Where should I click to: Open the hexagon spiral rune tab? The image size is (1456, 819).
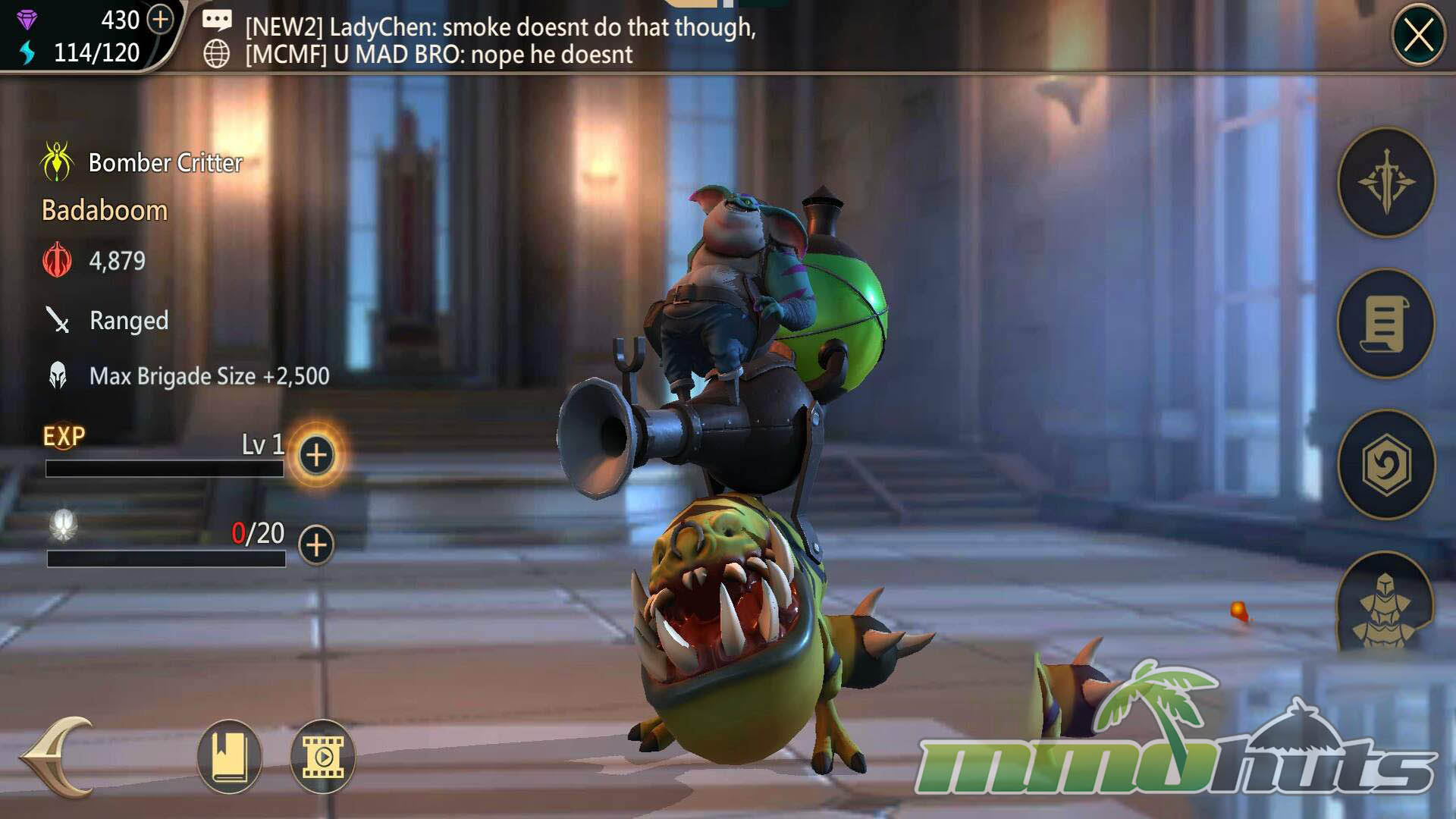pos(1386,464)
